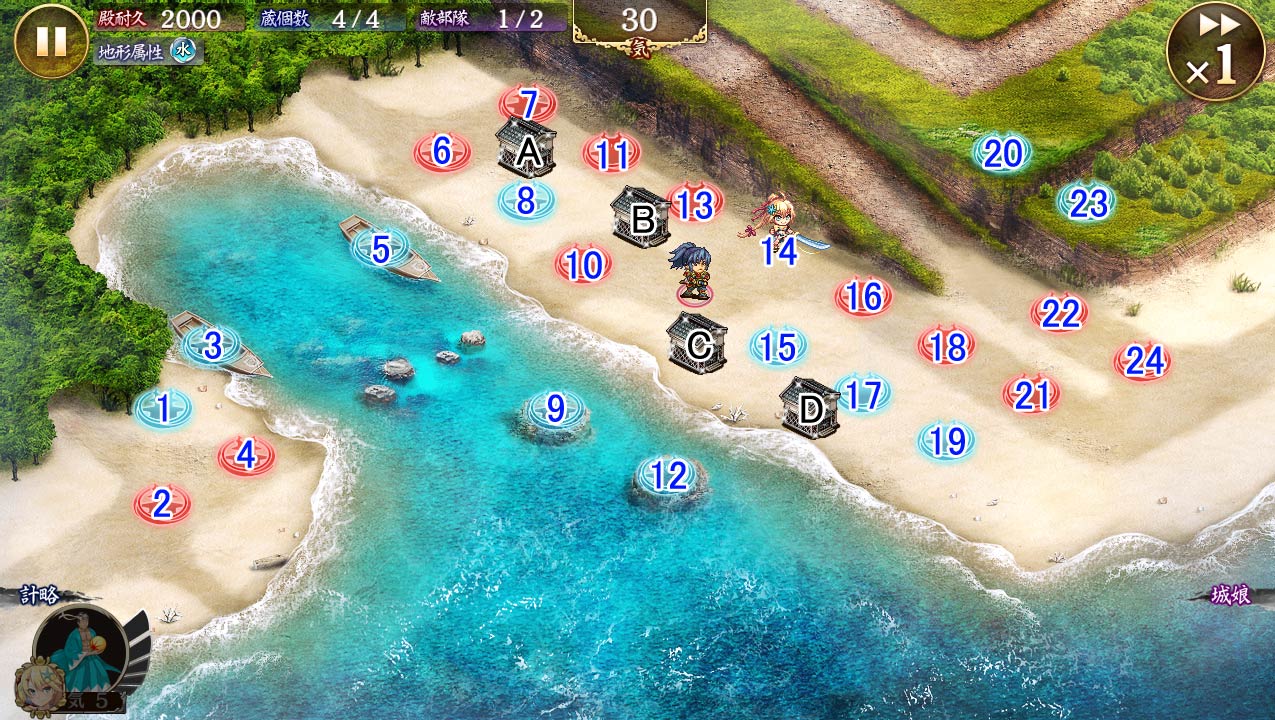Choose red deployment tile number 18
Screen dimensions: 1275x720
click(947, 346)
